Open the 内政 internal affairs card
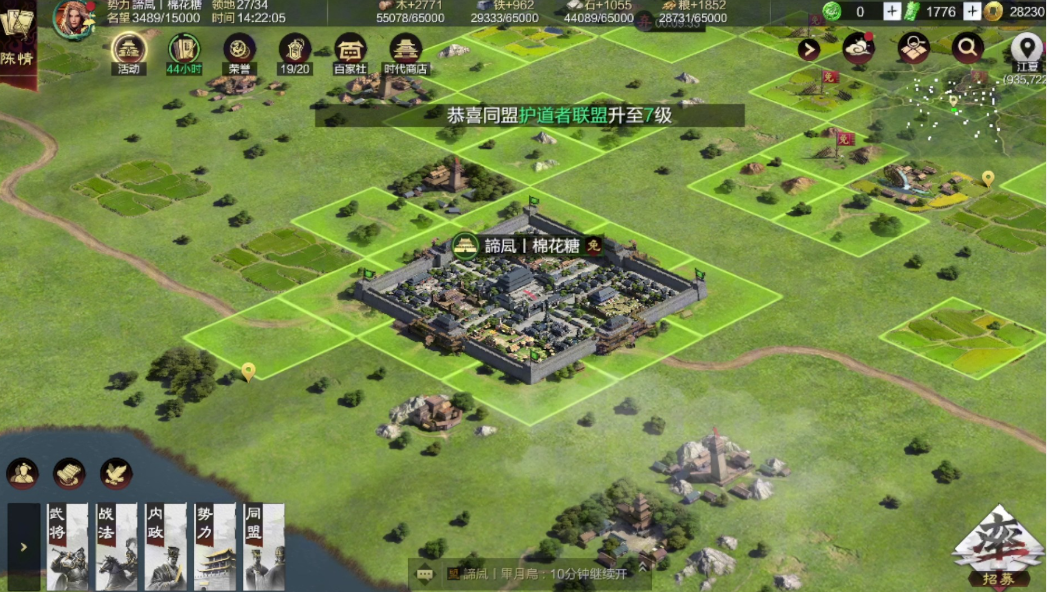The height and width of the screenshot is (592, 1047). 165,546
